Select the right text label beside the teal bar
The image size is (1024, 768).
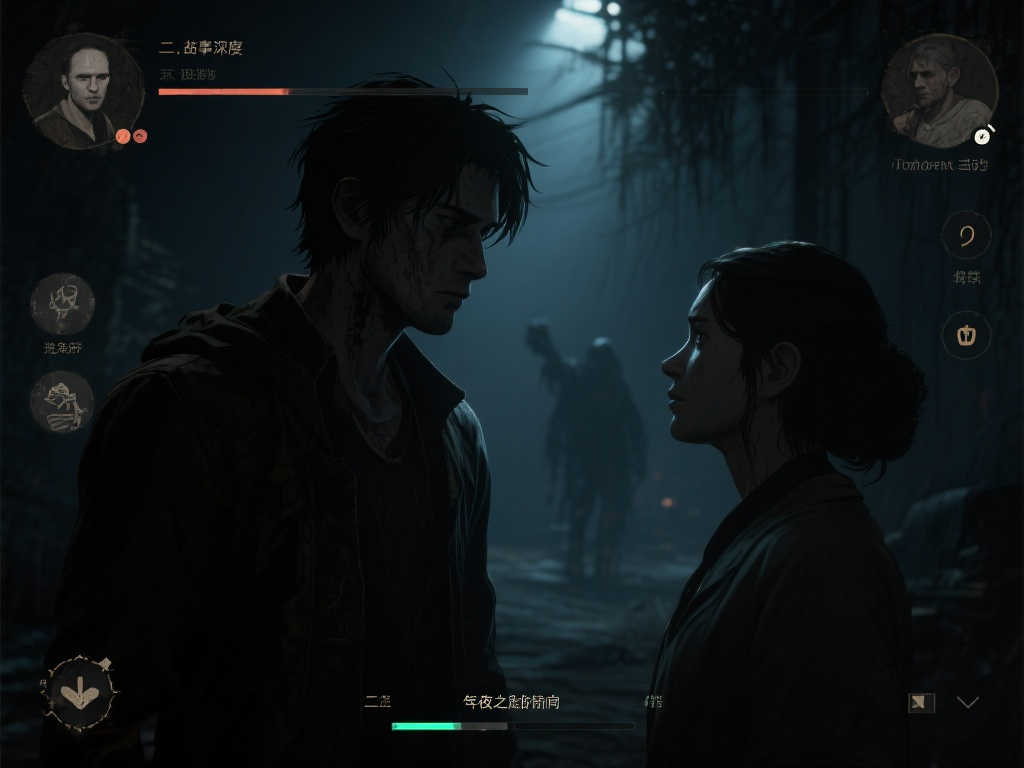point(654,702)
